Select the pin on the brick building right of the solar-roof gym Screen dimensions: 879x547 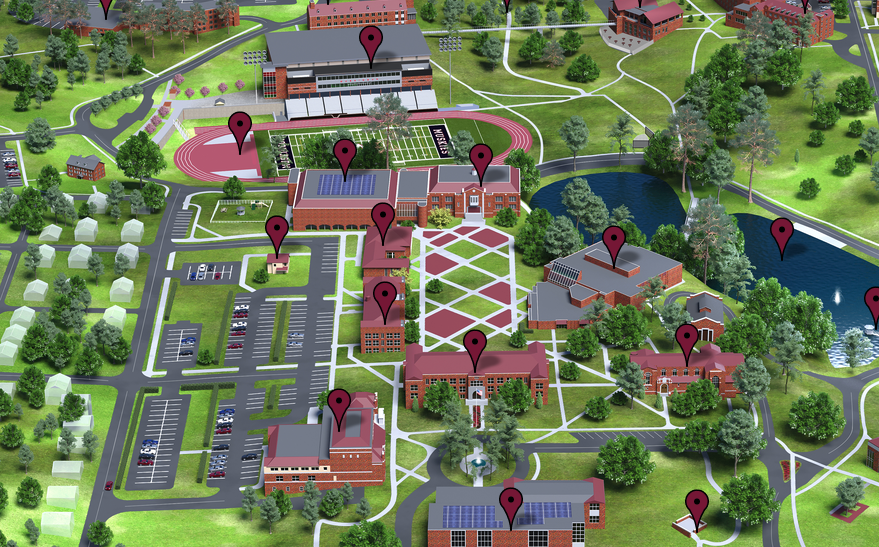[x=481, y=160]
